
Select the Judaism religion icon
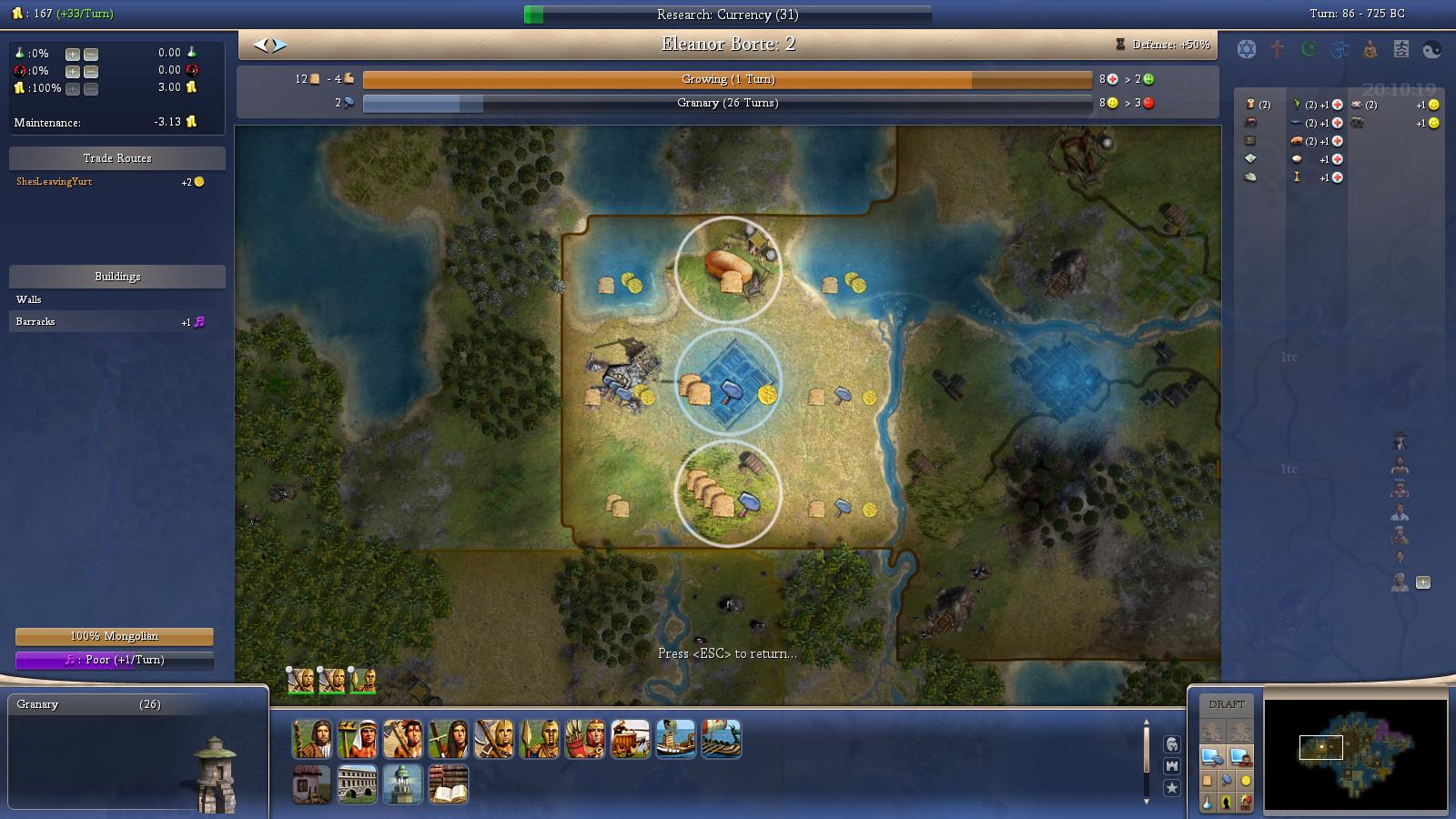[x=1247, y=48]
